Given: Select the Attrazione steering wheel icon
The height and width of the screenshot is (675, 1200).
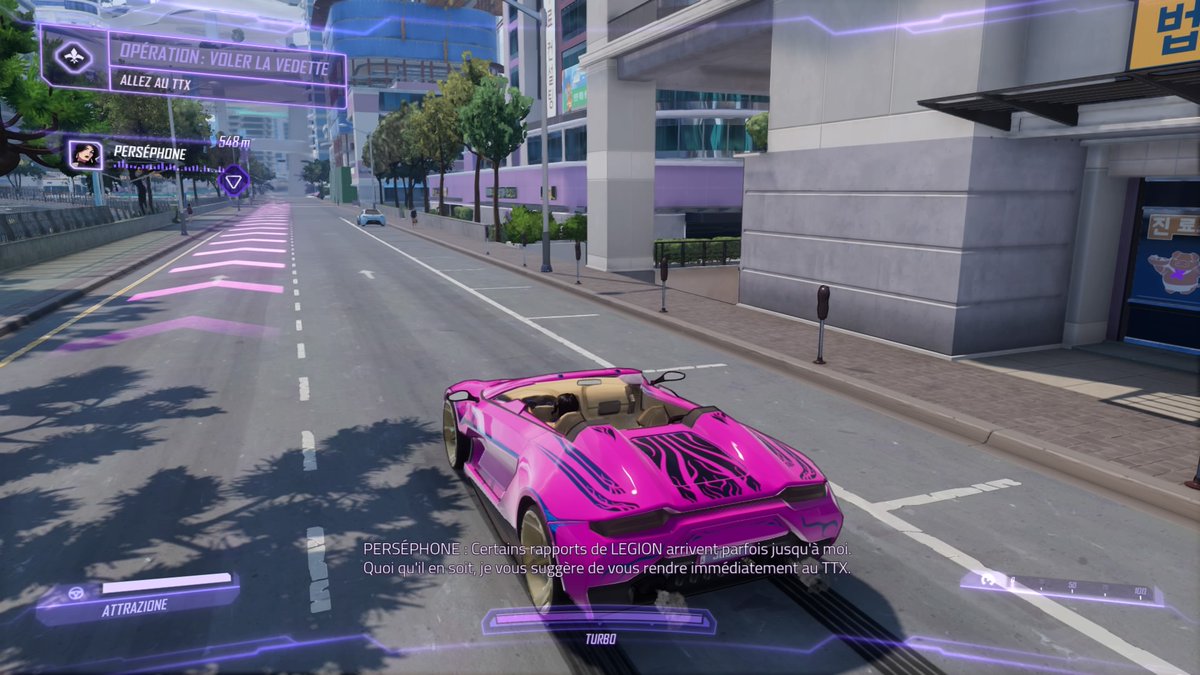Looking at the screenshot, I should (76, 593).
